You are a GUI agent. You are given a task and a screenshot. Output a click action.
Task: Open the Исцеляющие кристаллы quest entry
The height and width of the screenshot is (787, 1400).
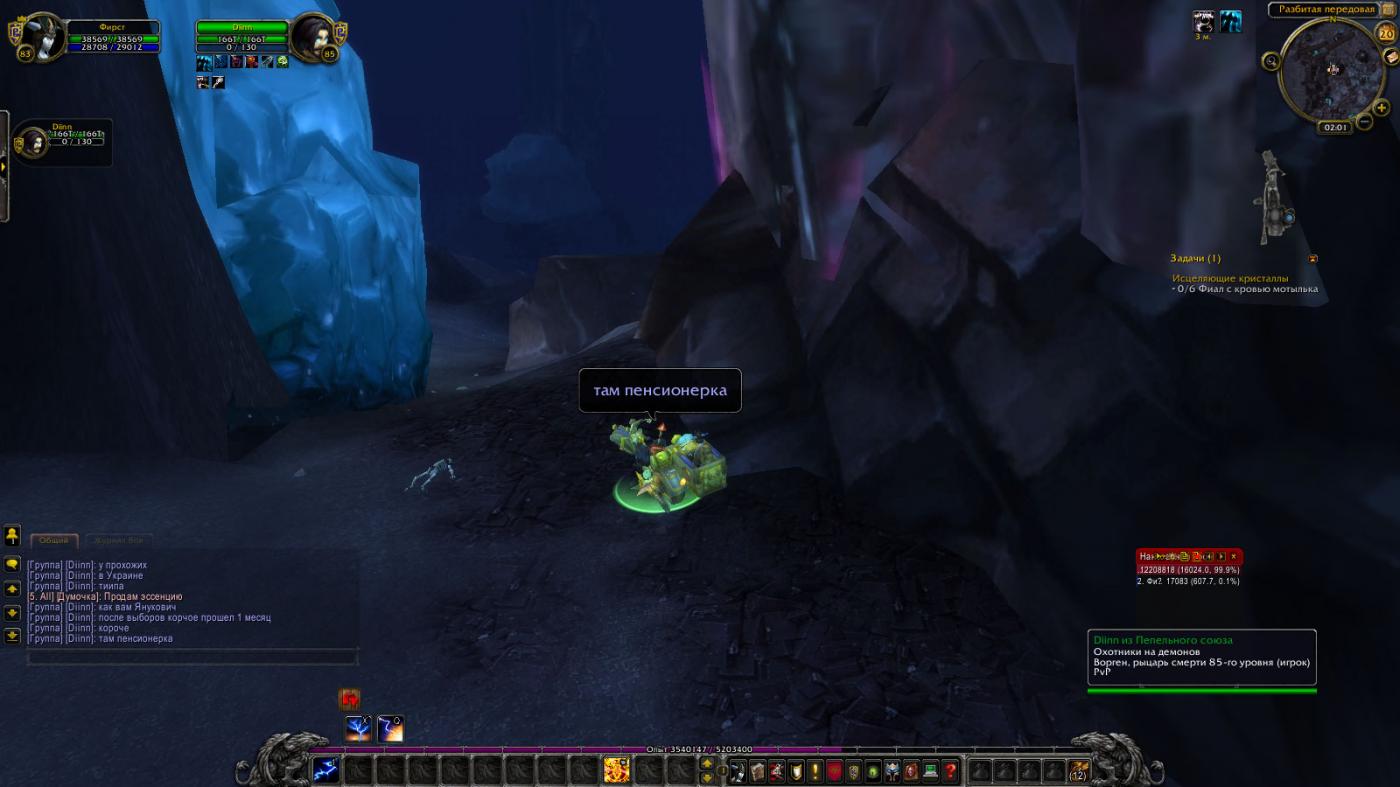(1230, 278)
